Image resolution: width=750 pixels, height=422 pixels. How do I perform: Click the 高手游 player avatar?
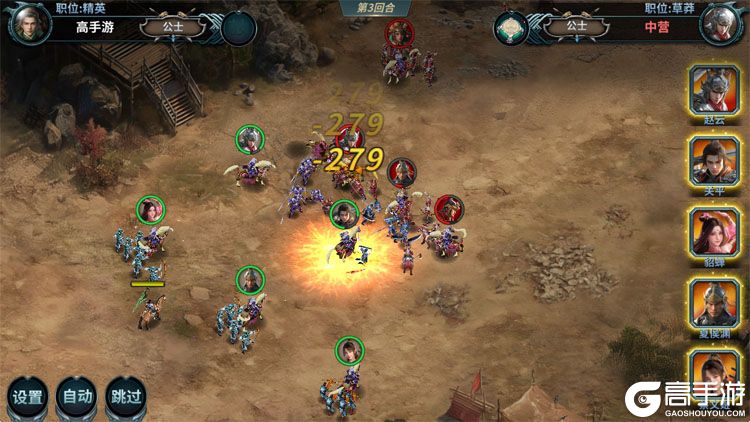point(29,24)
